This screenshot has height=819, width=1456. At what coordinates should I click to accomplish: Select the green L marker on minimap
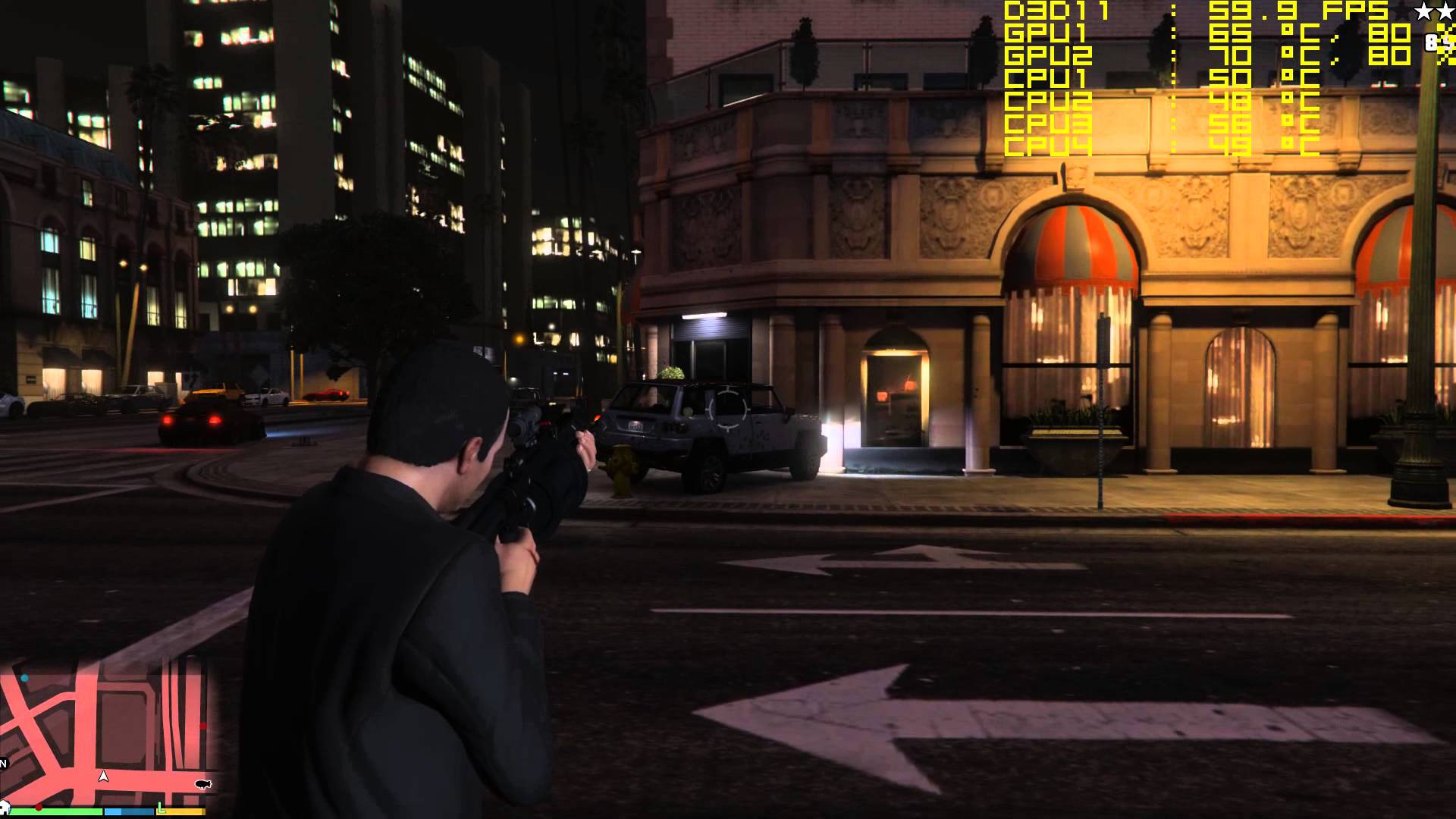[161, 806]
